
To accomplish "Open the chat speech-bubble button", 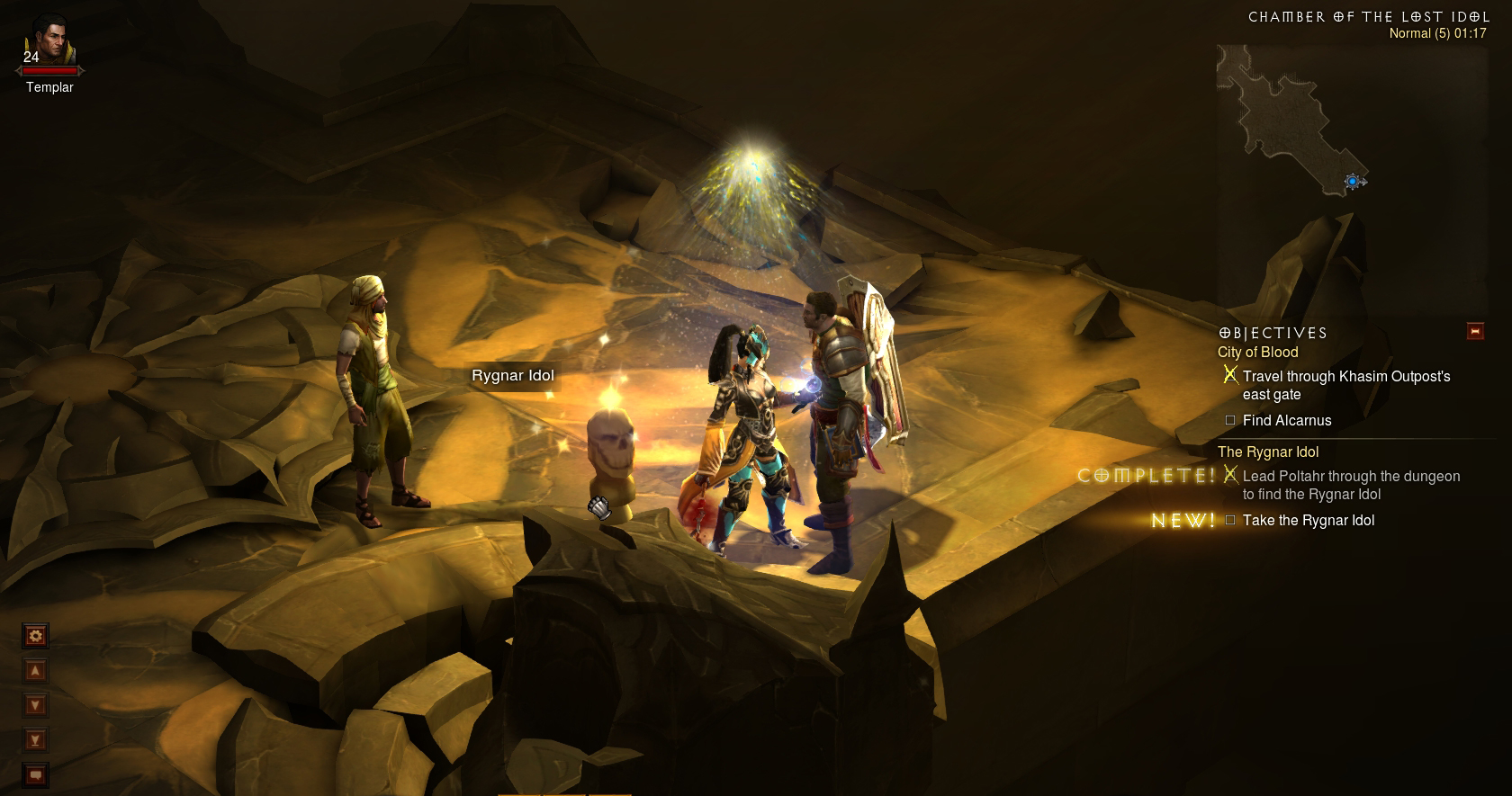I will 36,774.
